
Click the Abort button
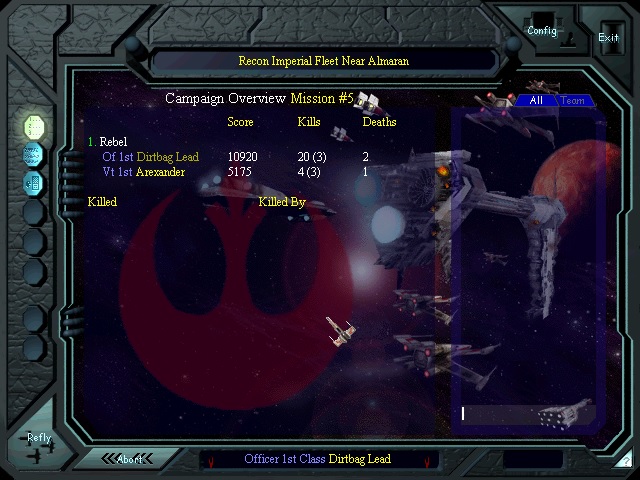coord(130,459)
